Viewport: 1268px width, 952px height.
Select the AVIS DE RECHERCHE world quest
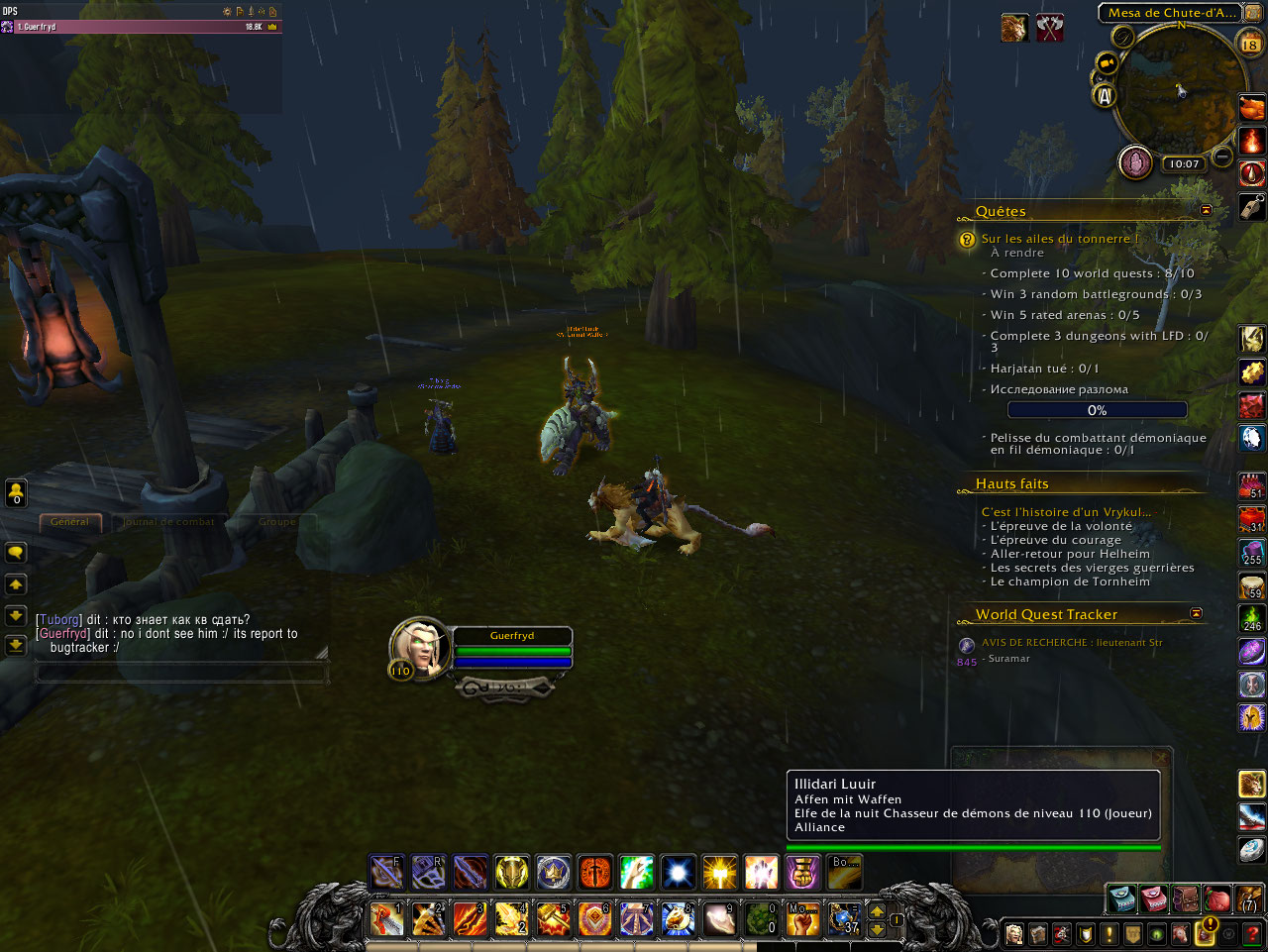1071,643
